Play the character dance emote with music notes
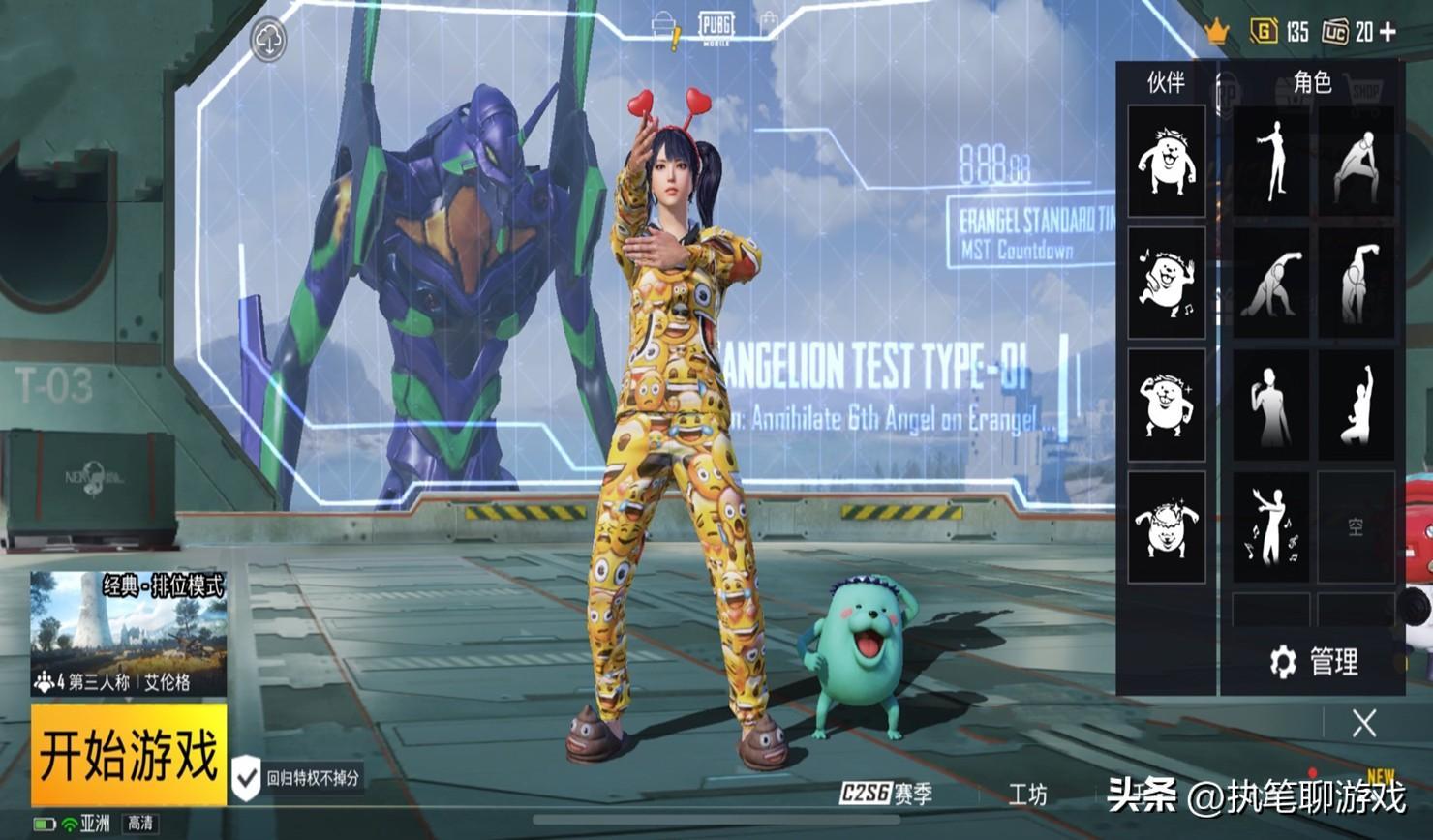This screenshot has width=1433, height=840. pyautogui.click(x=1270, y=527)
